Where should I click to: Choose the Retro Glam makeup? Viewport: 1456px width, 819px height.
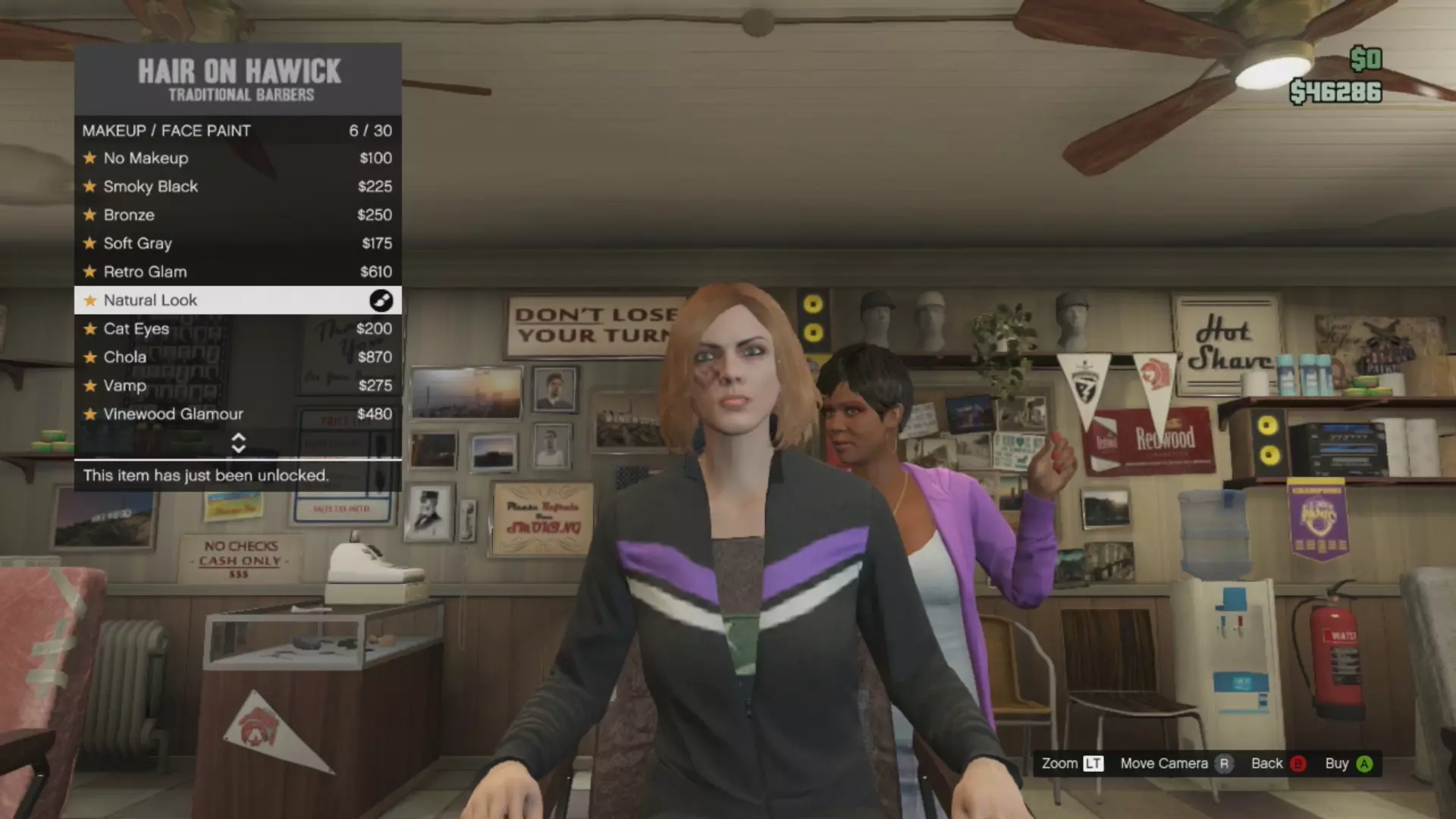pos(237,271)
